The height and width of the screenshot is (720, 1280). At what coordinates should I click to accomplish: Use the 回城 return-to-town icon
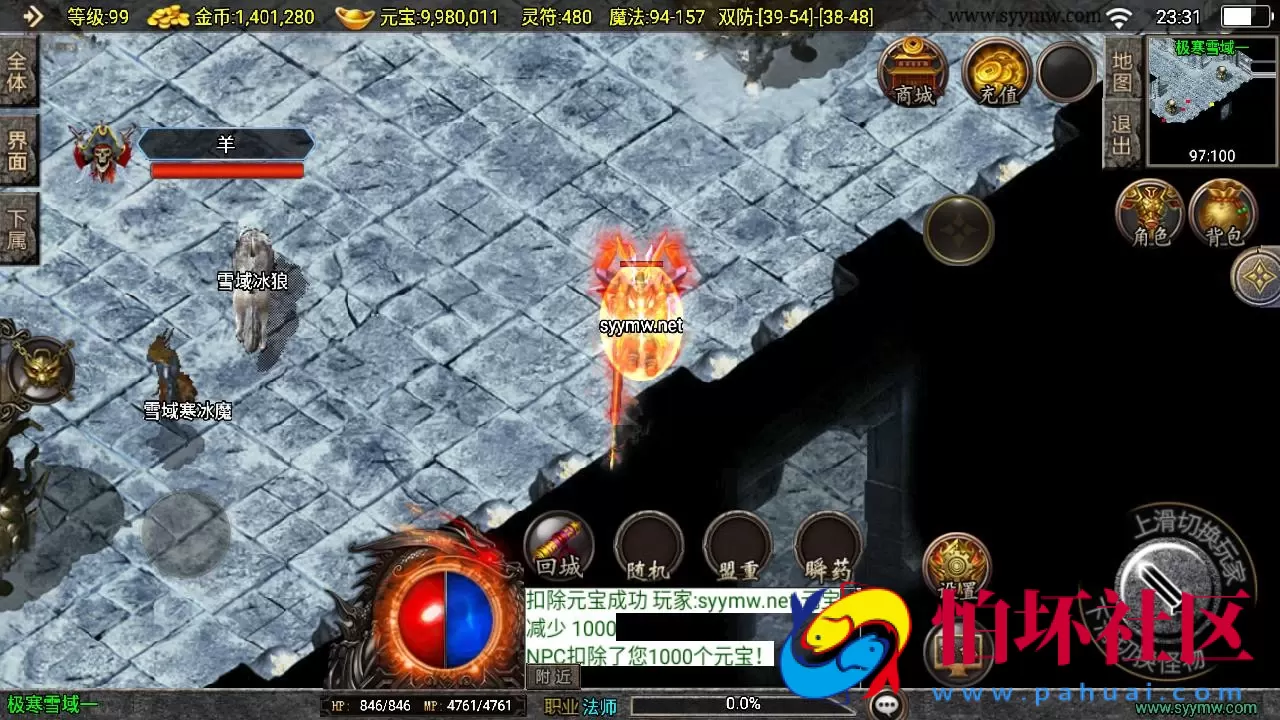[x=558, y=545]
